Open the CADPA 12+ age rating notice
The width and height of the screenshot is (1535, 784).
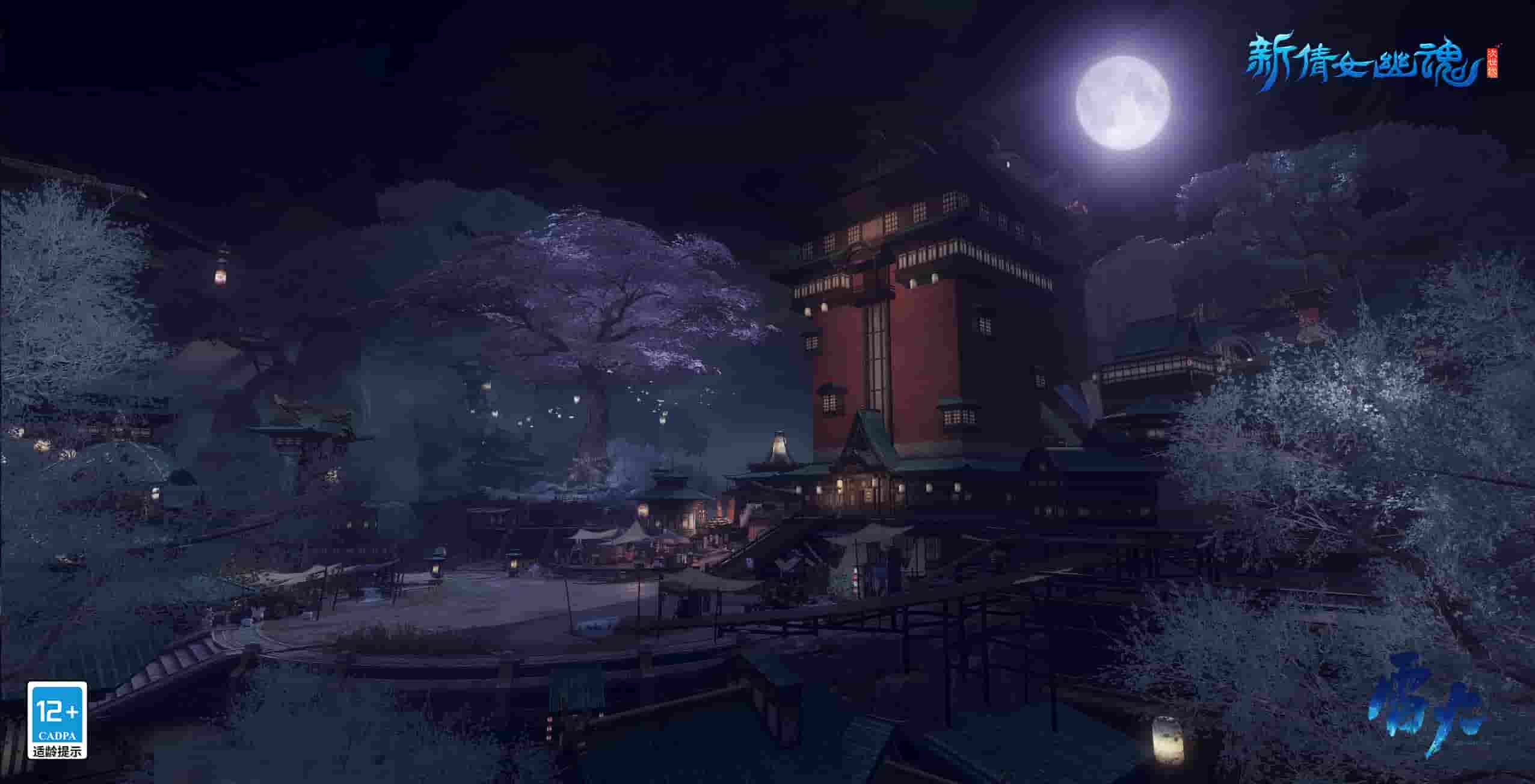click(x=57, y=720)
